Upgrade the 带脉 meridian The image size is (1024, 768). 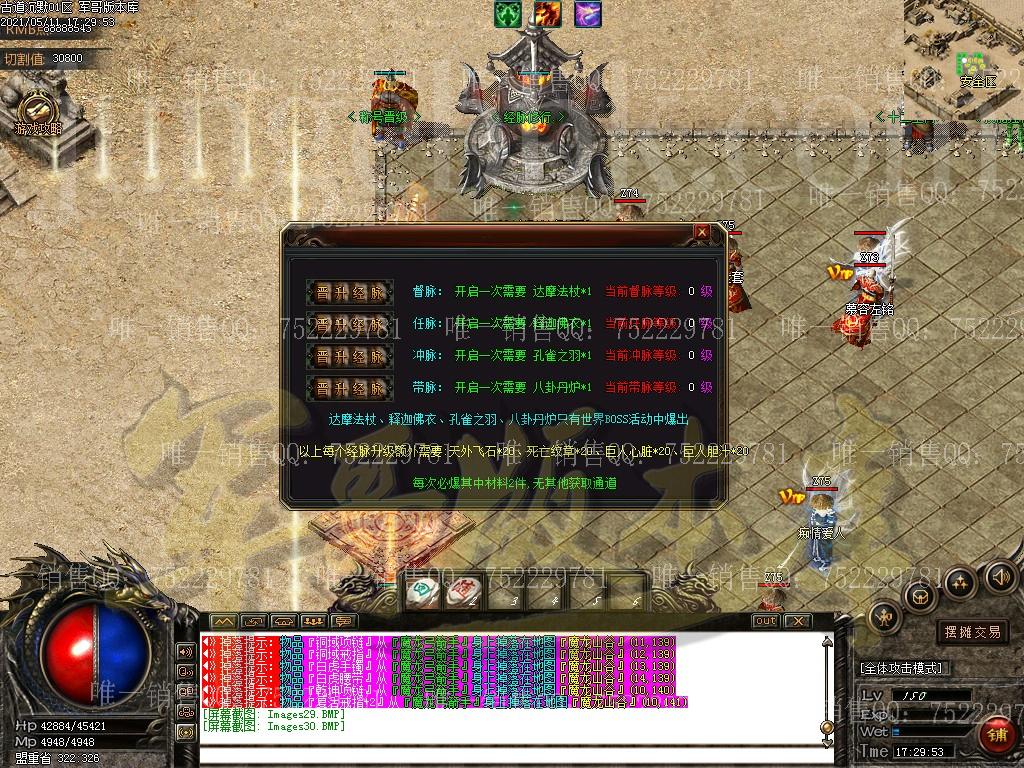click(x=349, y=388)
